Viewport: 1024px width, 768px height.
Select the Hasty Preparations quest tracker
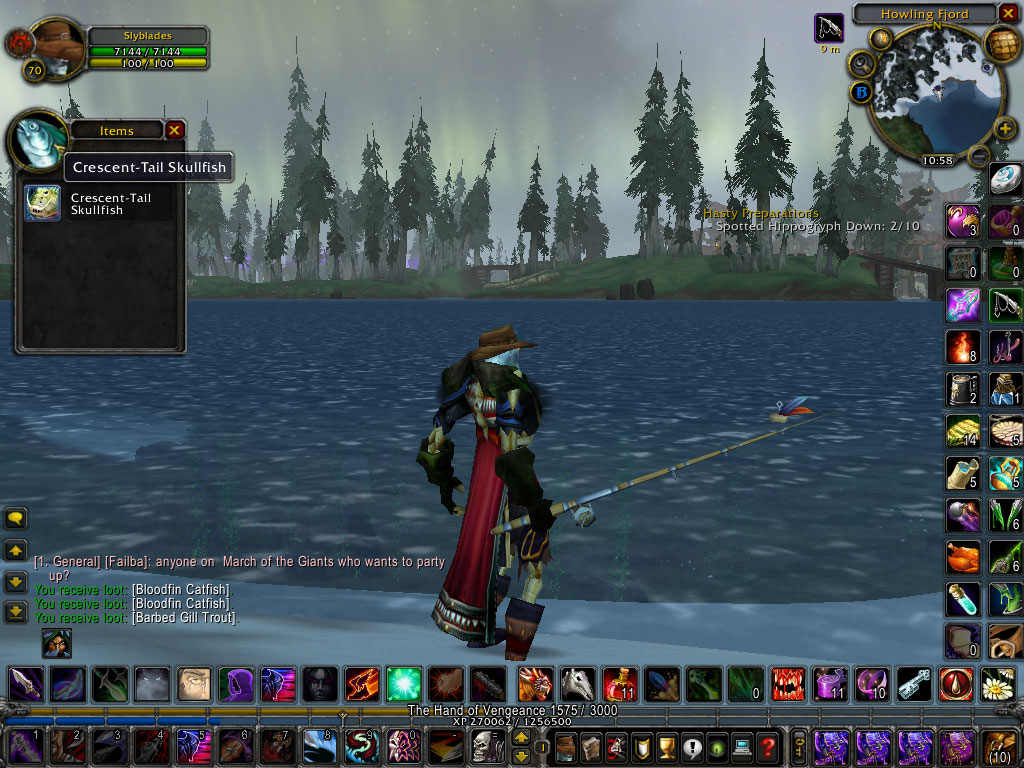click(760, 213)
